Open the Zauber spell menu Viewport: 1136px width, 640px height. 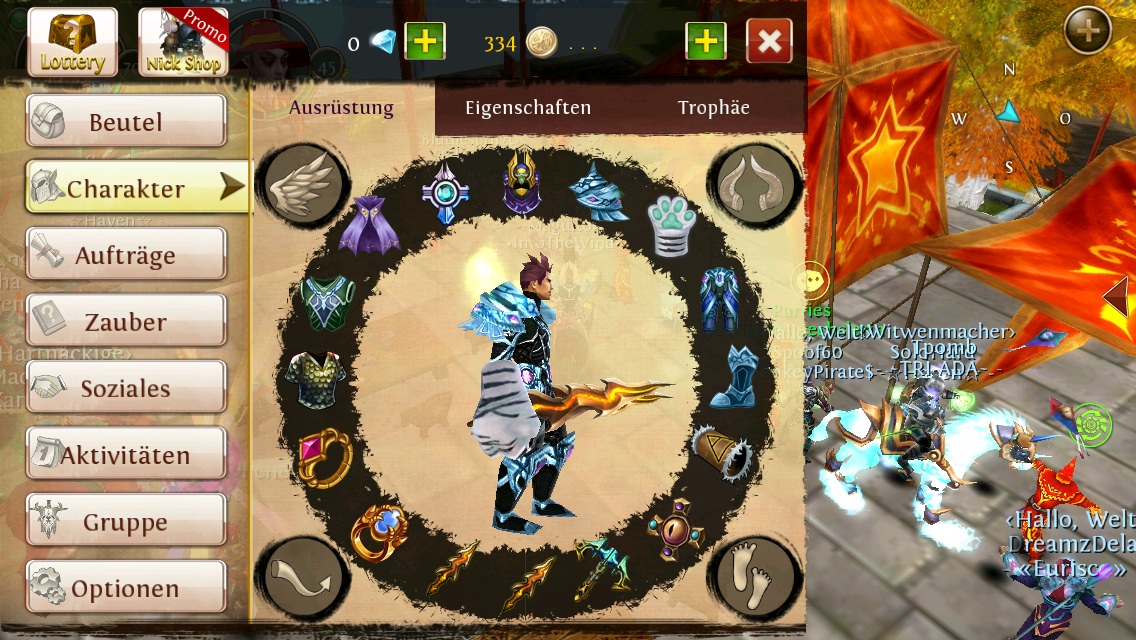[x=126, y=322]
